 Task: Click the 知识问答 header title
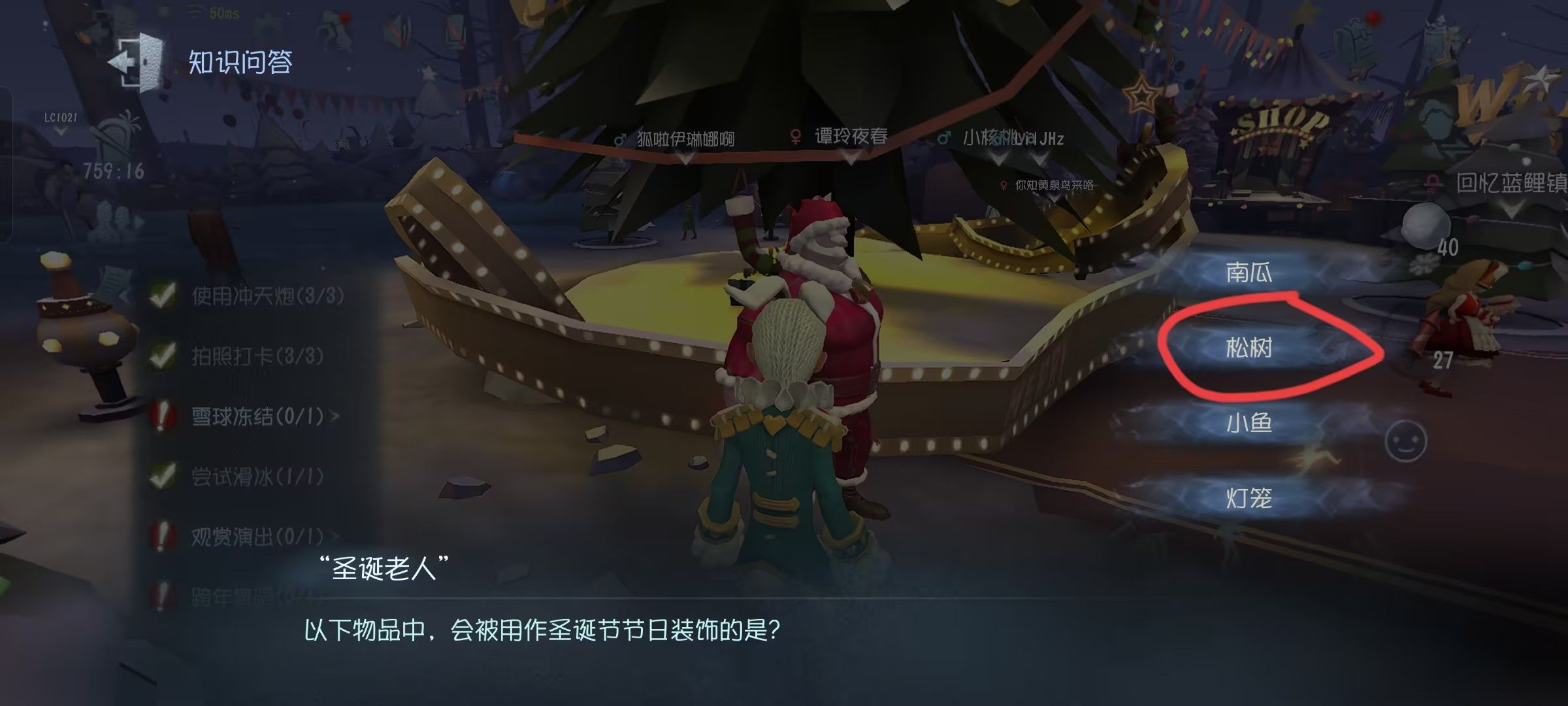(242, 62)
